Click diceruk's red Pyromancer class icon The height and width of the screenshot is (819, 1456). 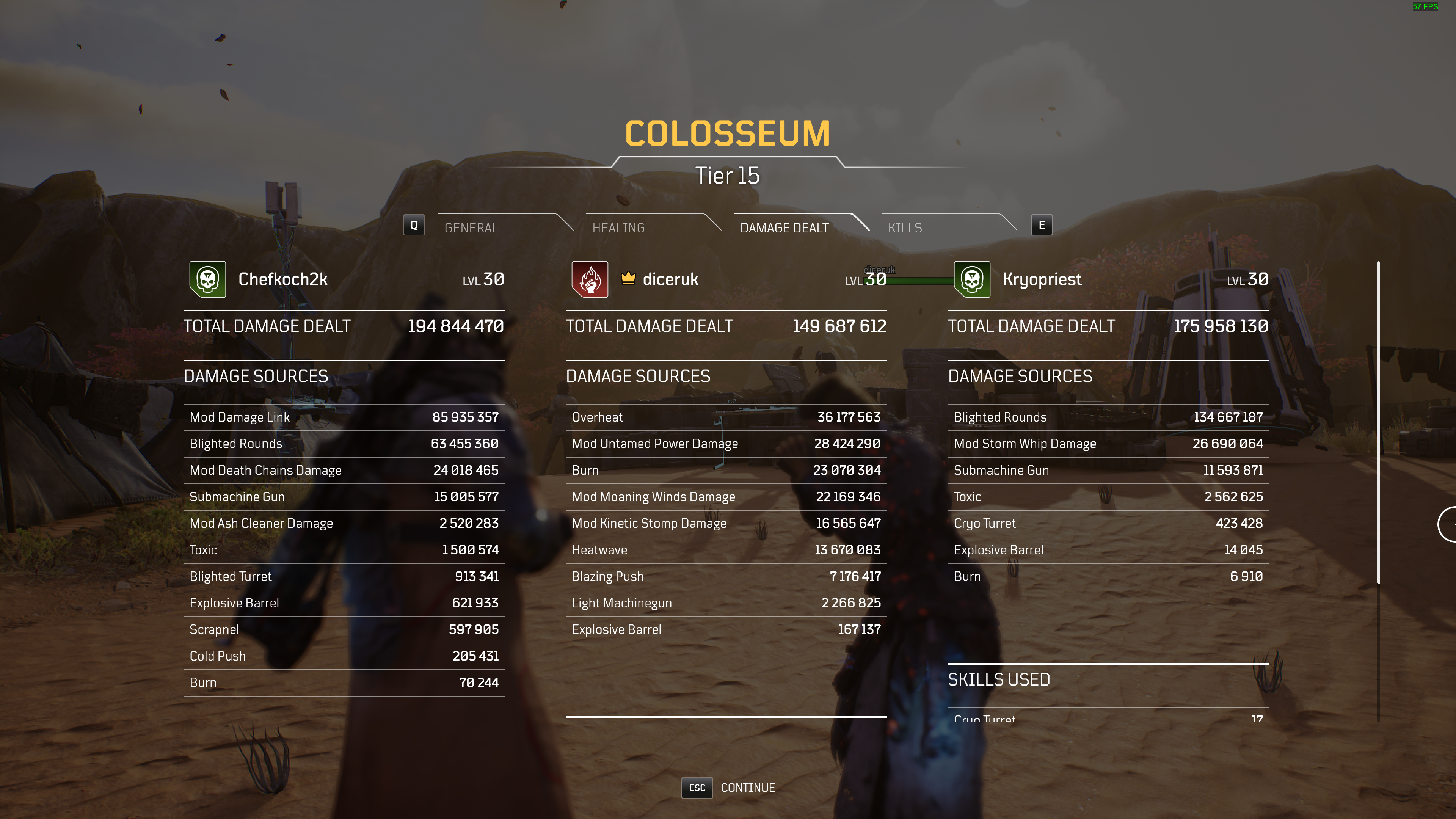tap(590, 279)
